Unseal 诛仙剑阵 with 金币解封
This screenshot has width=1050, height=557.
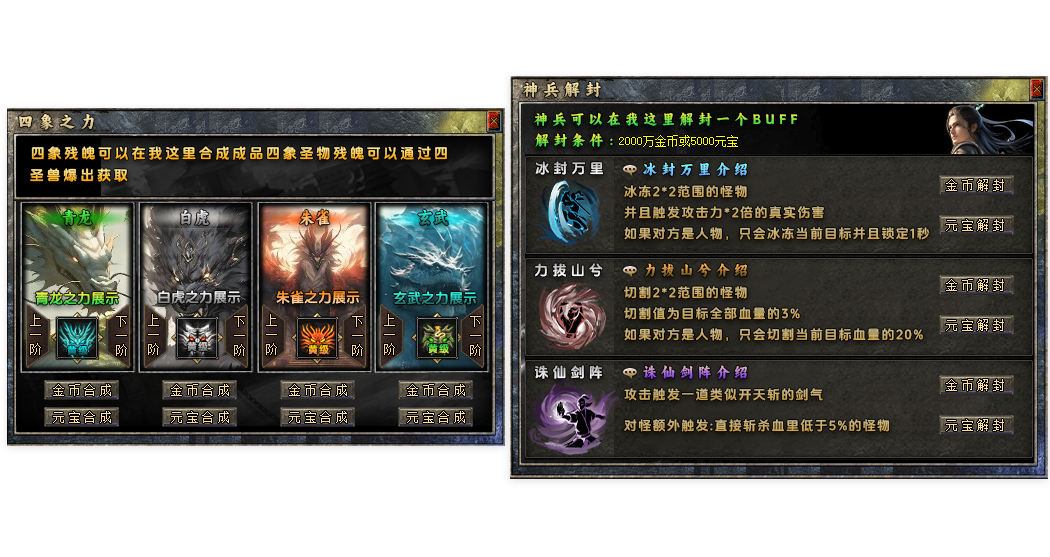click(976, 385)
